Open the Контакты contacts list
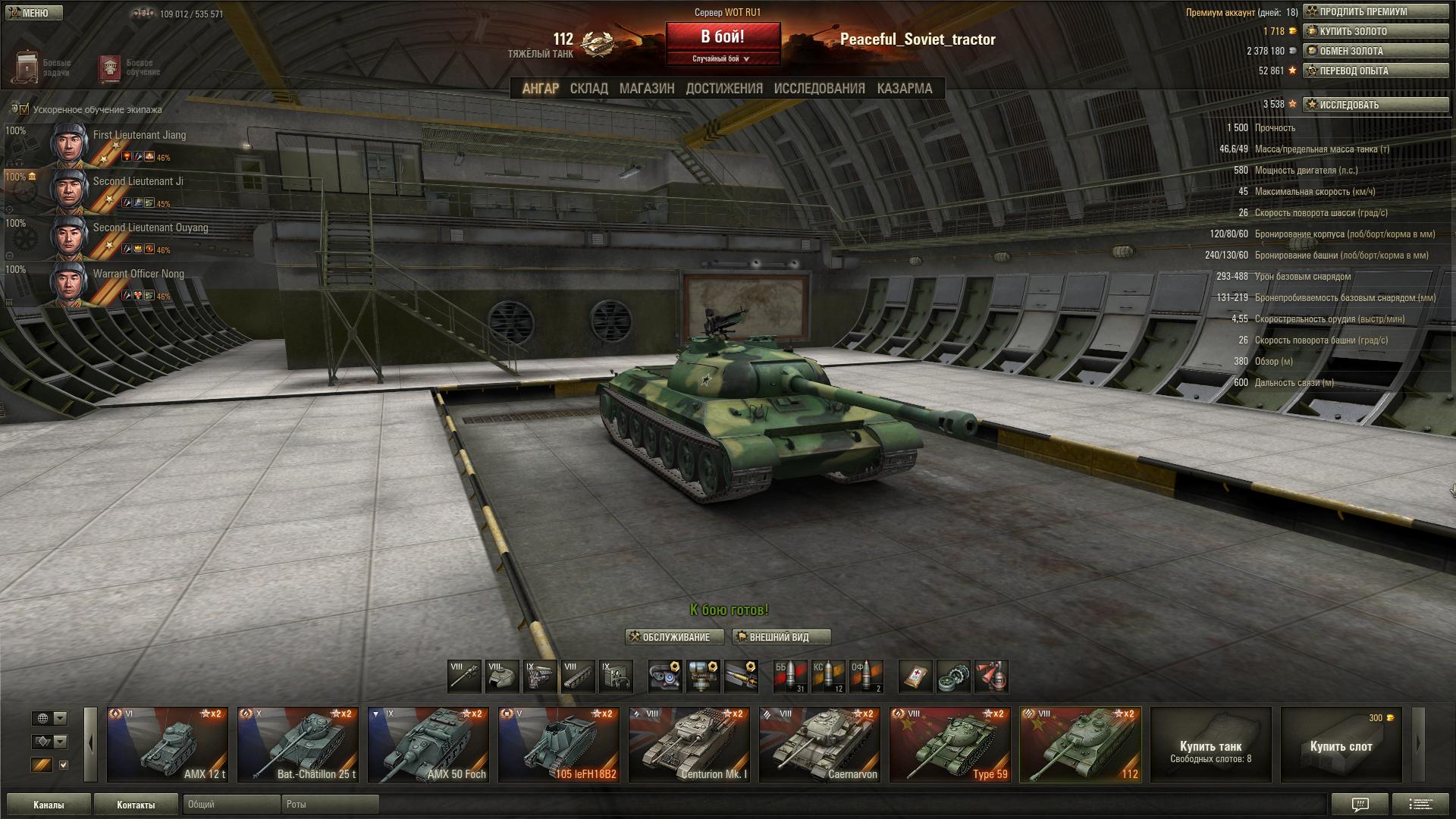1456x819 pixels. click(x=136, y=805)
